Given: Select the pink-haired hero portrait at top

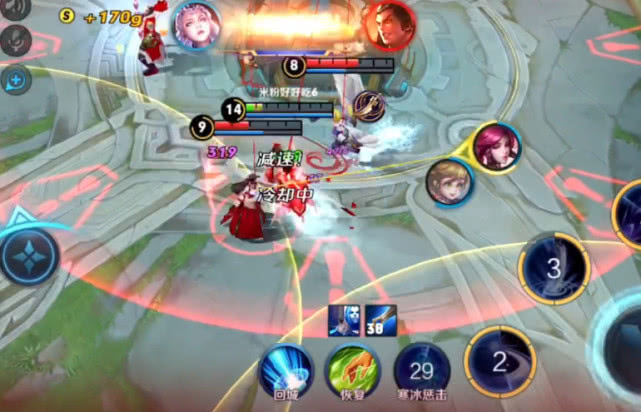Looking at the screenshot, I should [196, 25].
